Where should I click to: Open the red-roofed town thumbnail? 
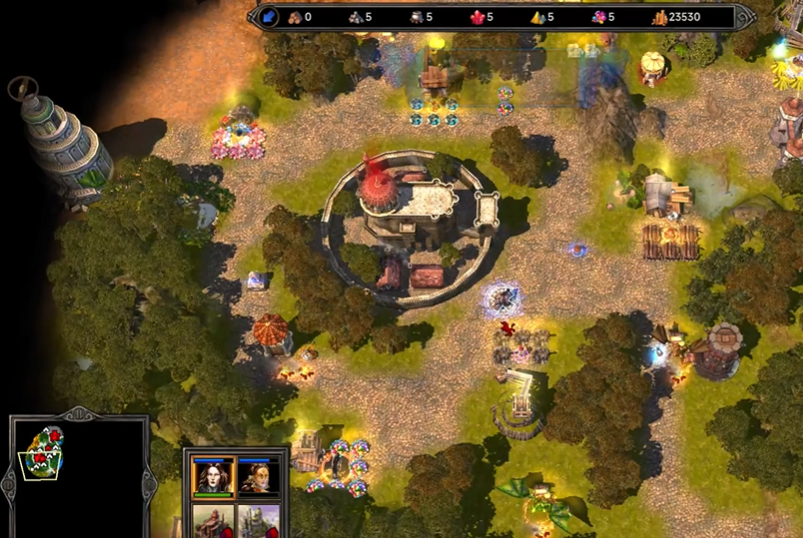[213, 521]
